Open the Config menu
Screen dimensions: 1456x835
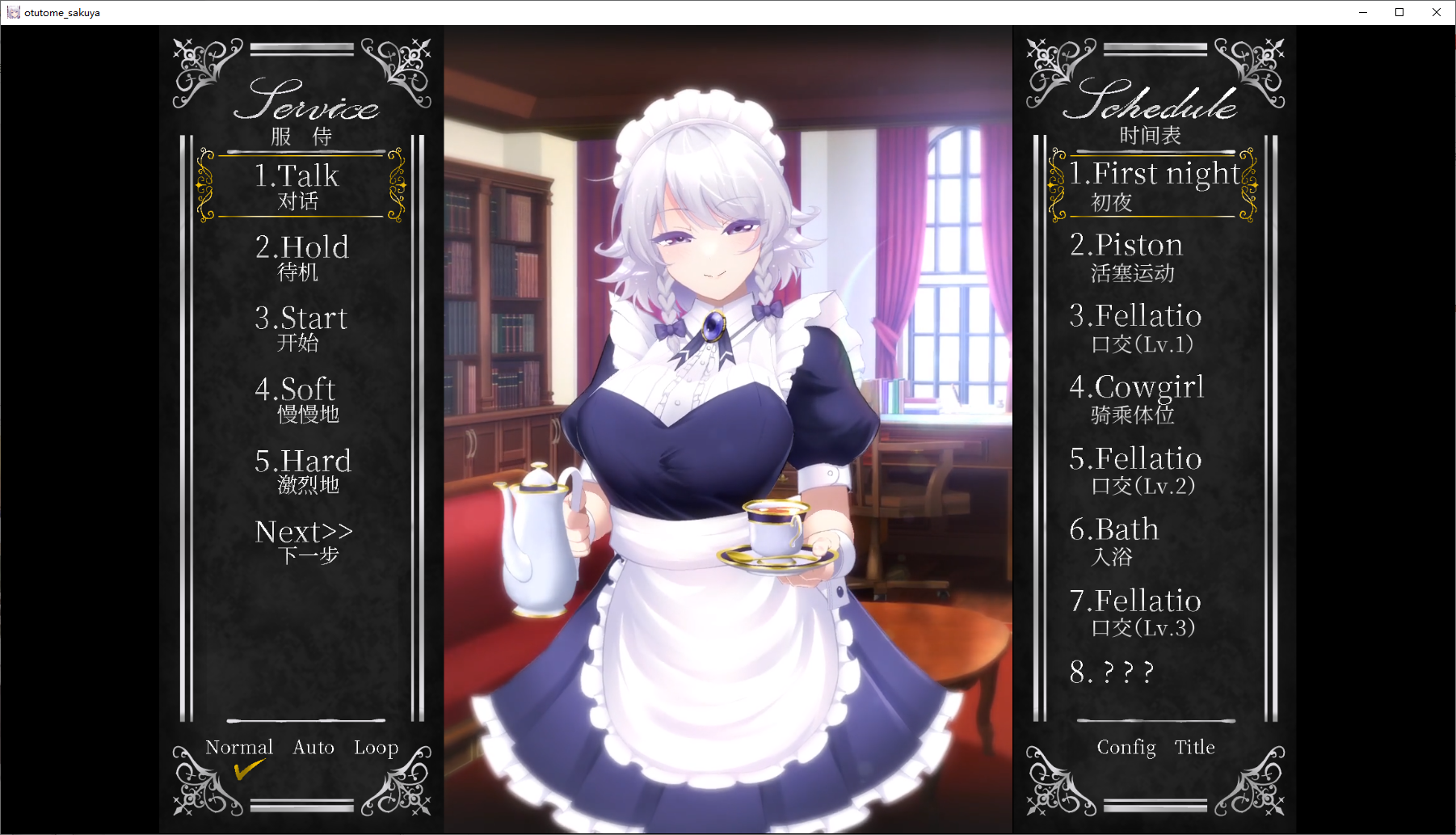(1126, 748)
